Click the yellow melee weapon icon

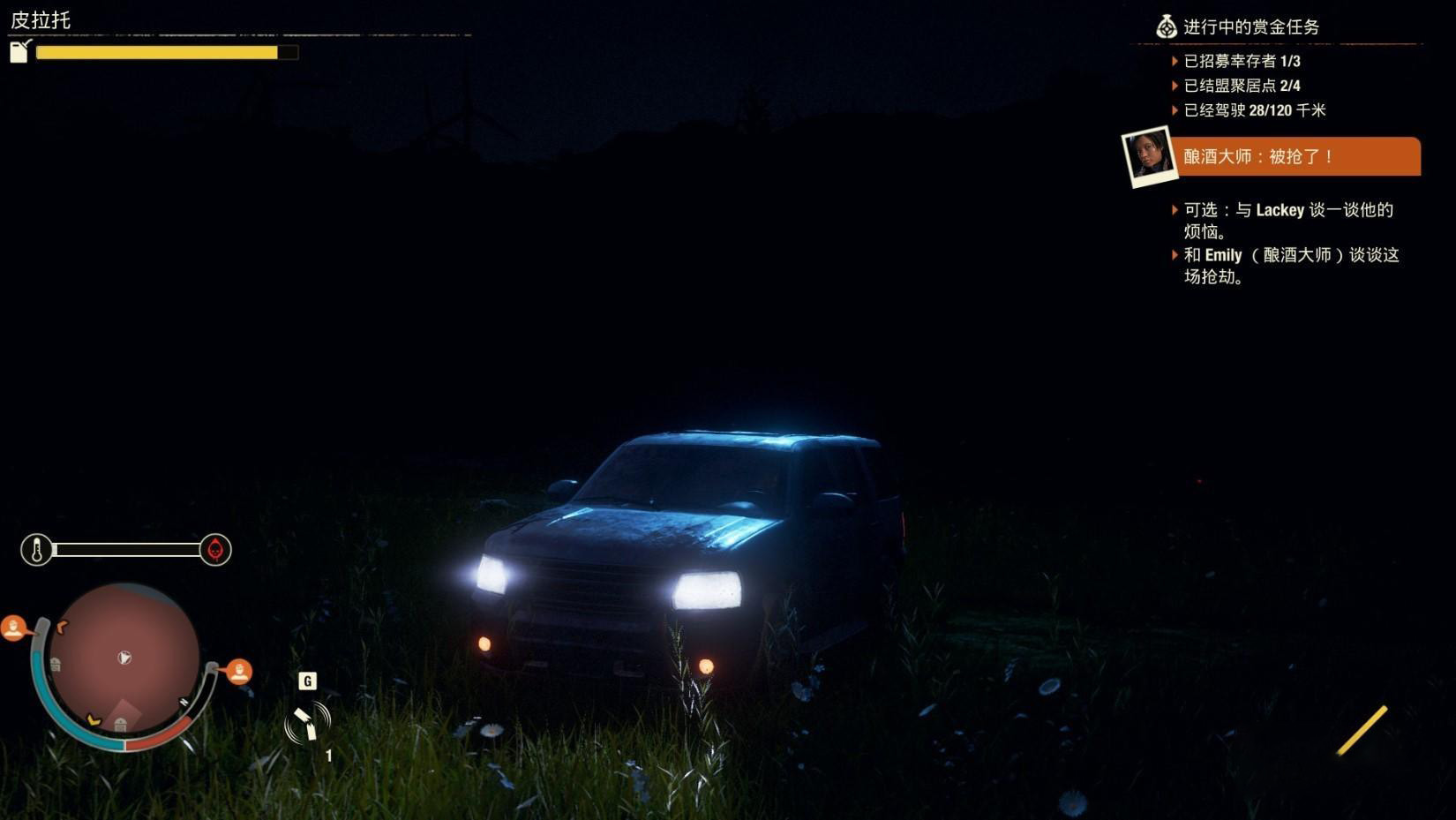point(1362,730)
